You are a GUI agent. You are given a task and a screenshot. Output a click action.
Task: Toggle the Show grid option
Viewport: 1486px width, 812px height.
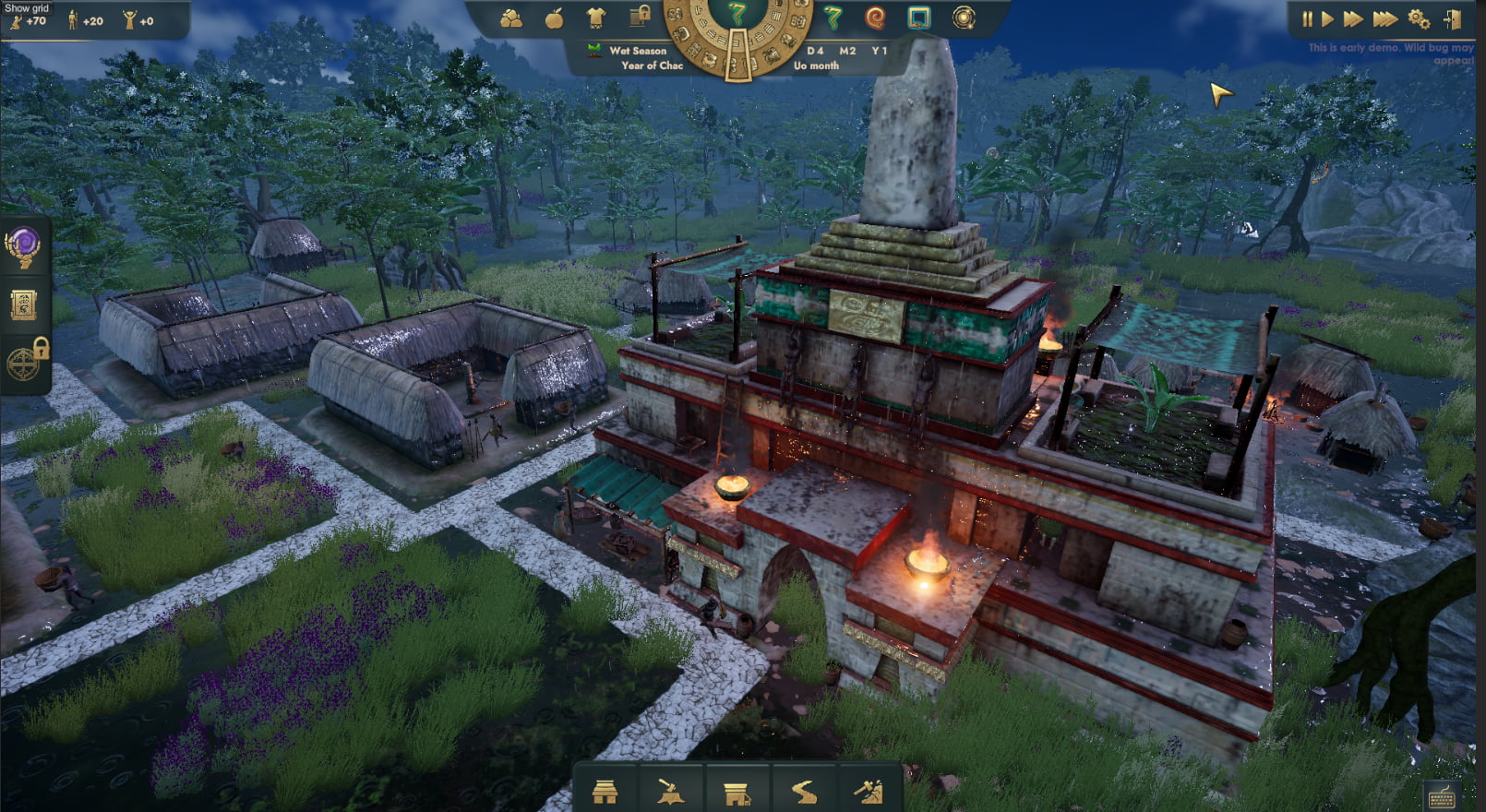[27, 8]
